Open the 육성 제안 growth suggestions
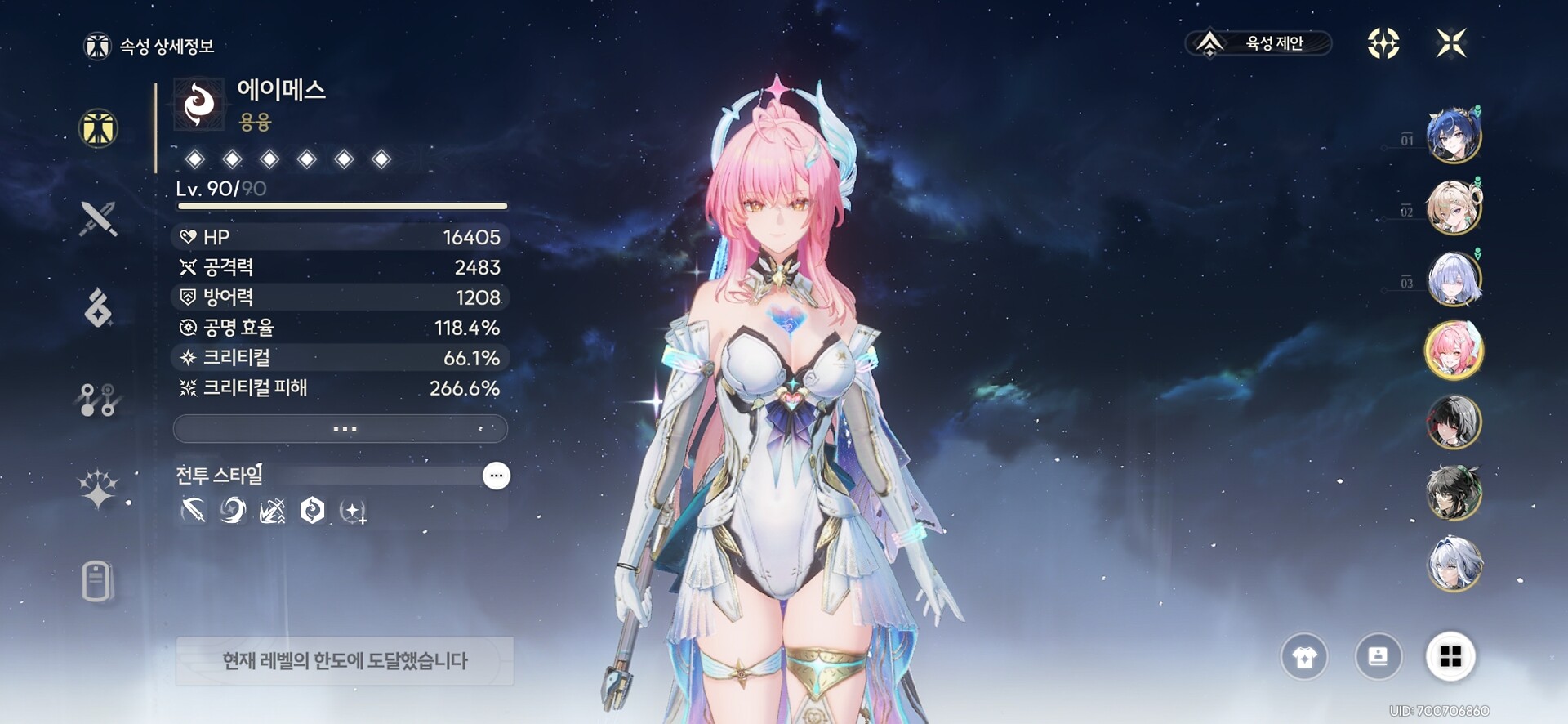 (1258, 43)
